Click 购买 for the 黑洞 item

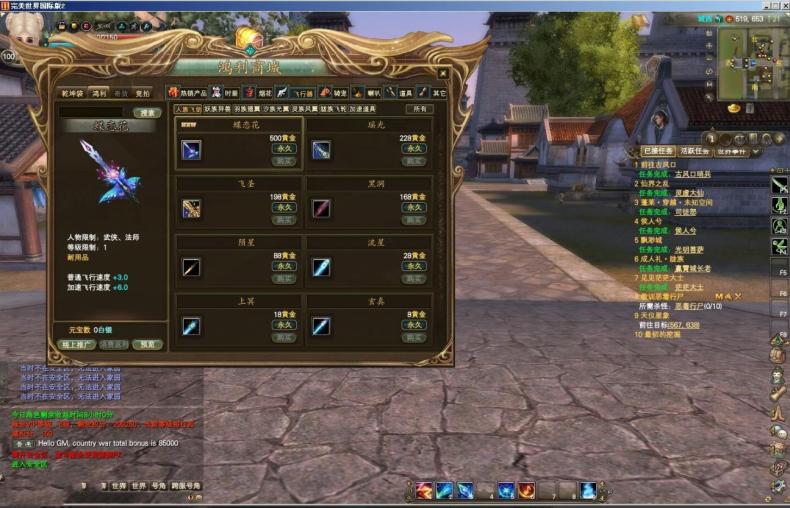[x=414, y=218]
